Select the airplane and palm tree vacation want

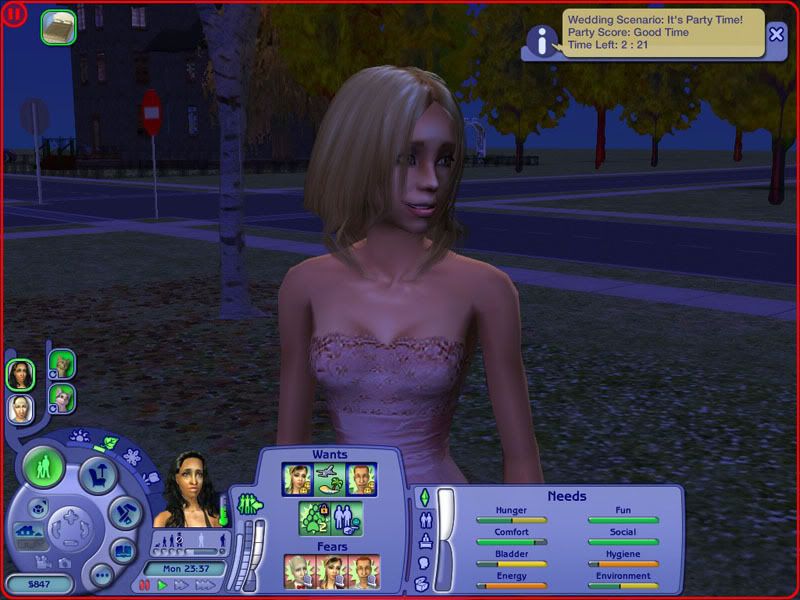331,480
